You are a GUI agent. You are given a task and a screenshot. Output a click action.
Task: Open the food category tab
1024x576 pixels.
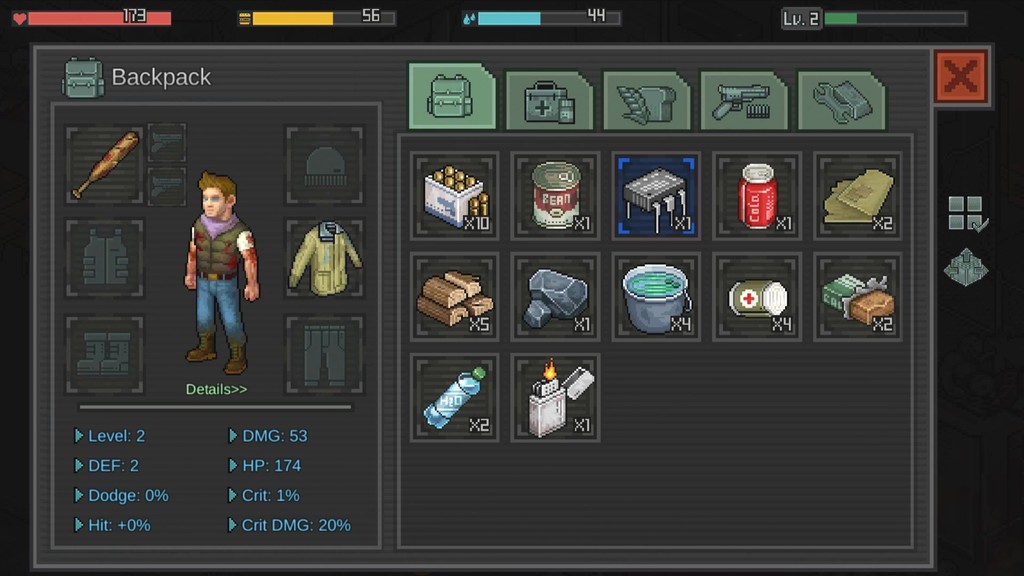coord(646,100)
